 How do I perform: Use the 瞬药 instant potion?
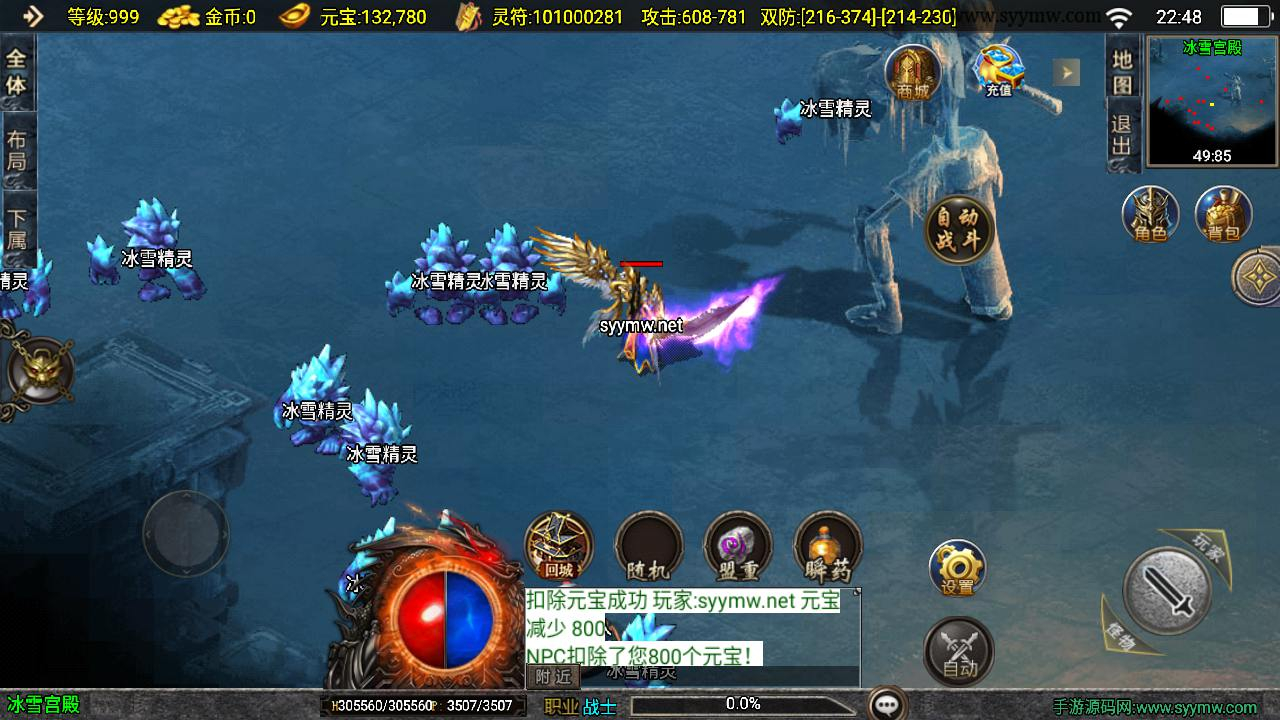tap(828, 547)
